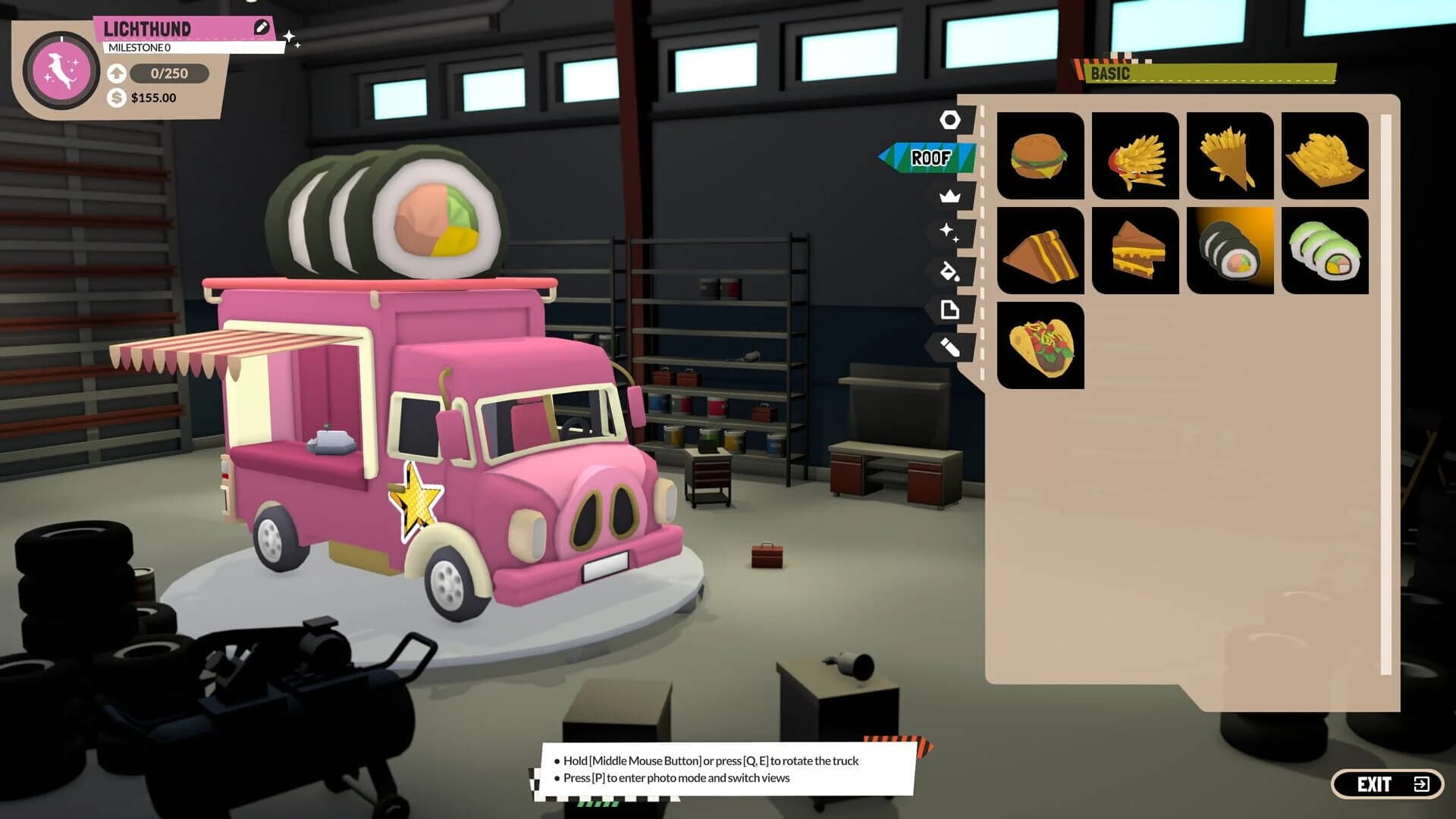Select the hexagon wheels category icon

(x=950, y=120)
